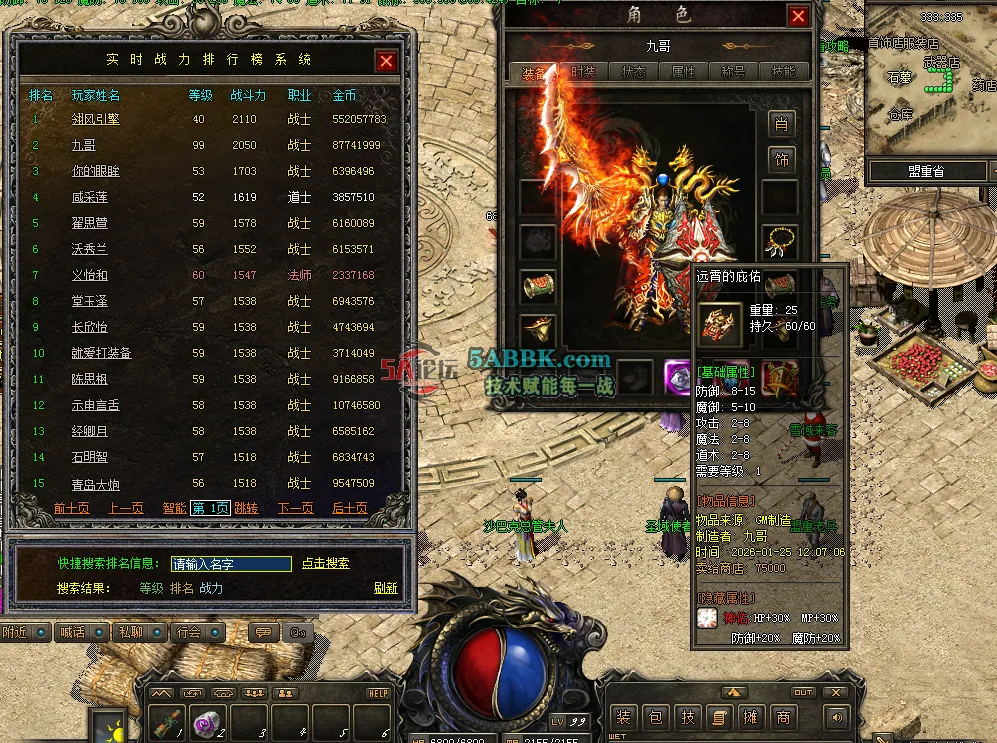Refresh results with 刷新

[x=386, y=588]
